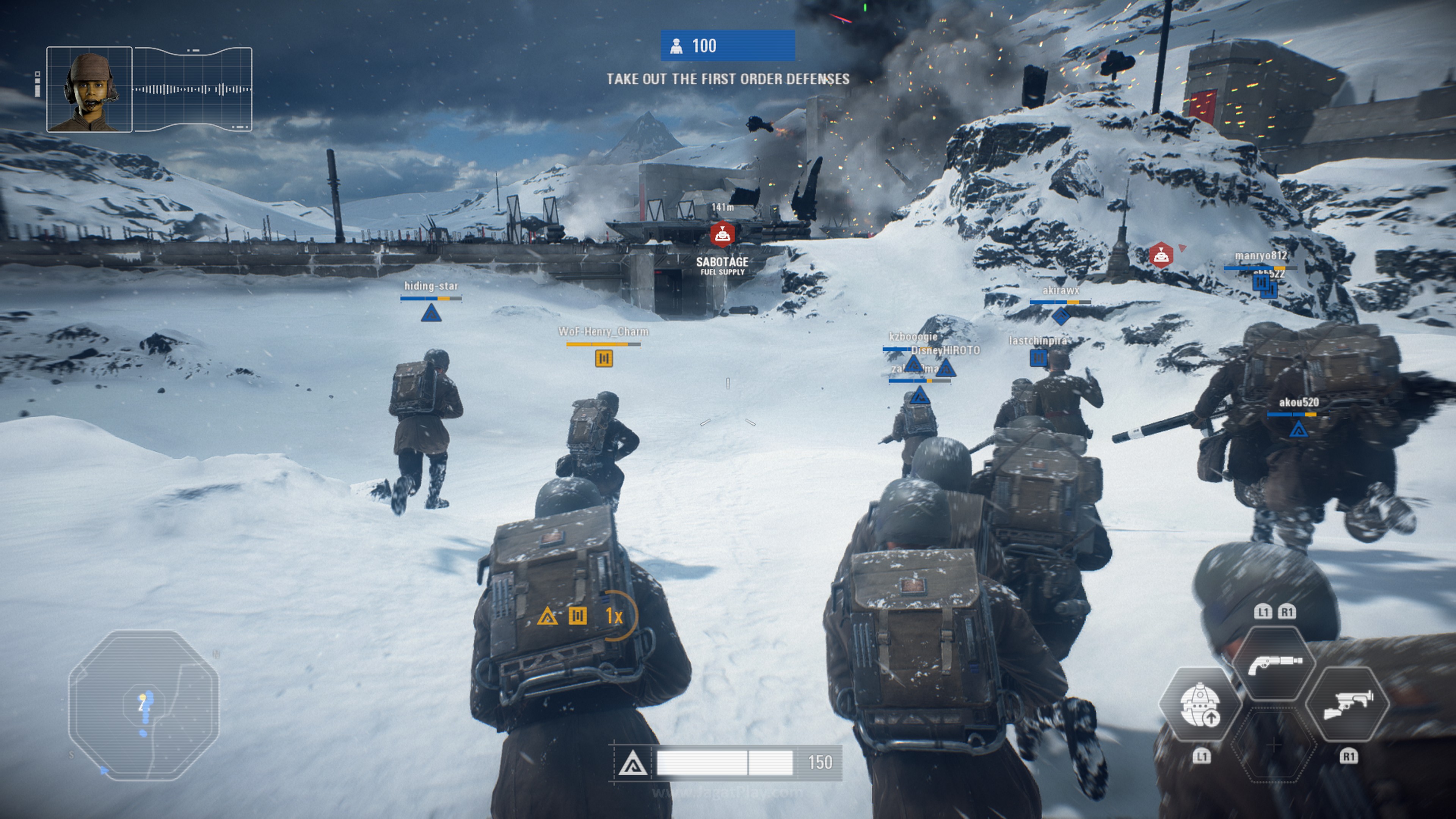Select akou520's blue triangle player marker
This screenshot has width=1456, height=819.
click(1298, 430)
